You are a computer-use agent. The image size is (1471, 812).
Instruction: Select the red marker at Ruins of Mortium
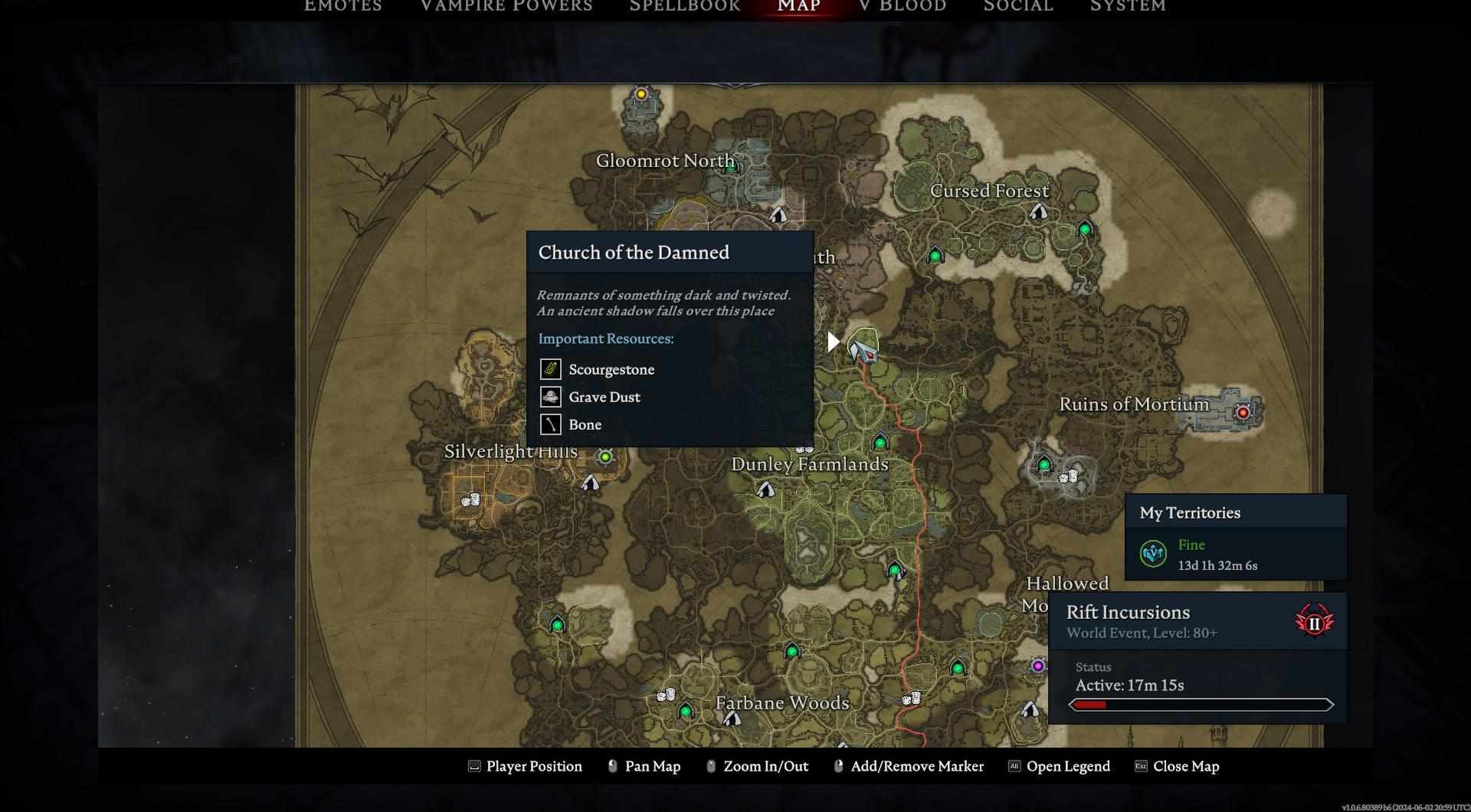tap(1243, 412)
